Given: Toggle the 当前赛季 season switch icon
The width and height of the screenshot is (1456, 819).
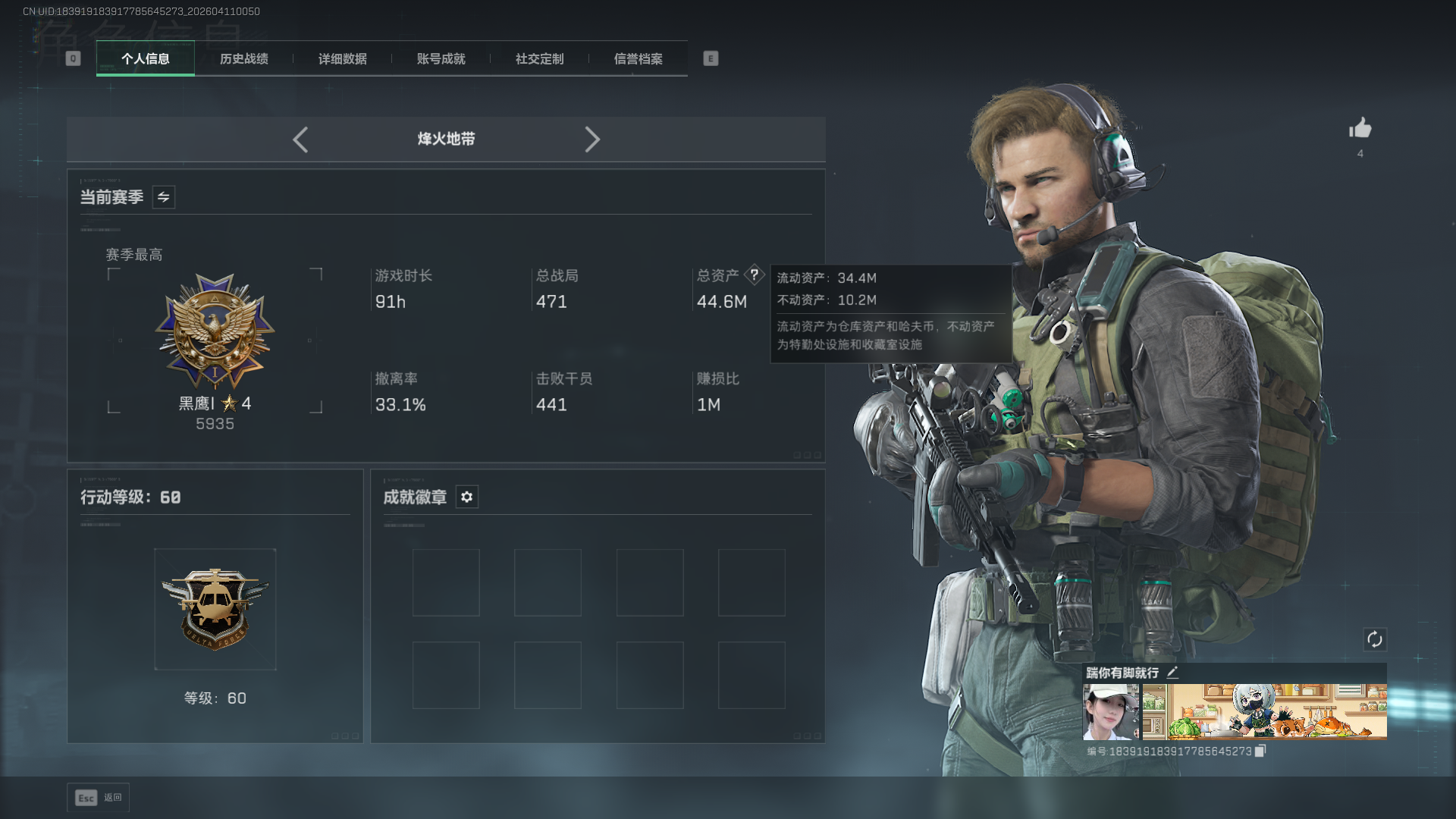Looking at the screenshot, I should (x=164, y=197).
